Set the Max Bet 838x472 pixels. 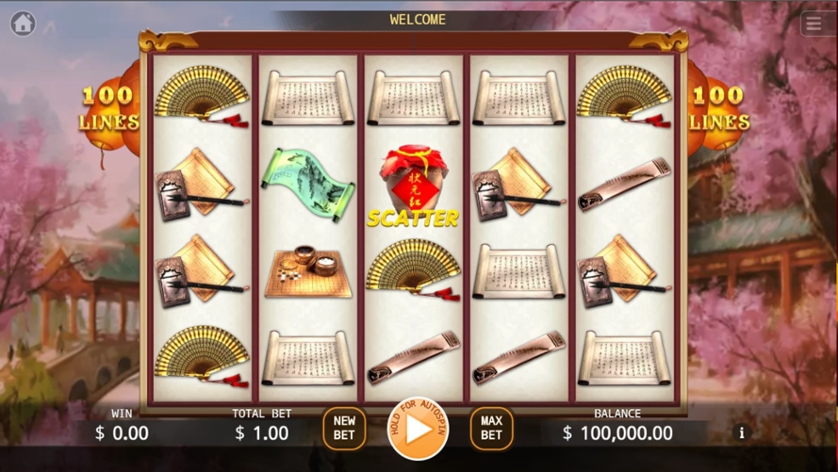[x=491, y=429]
